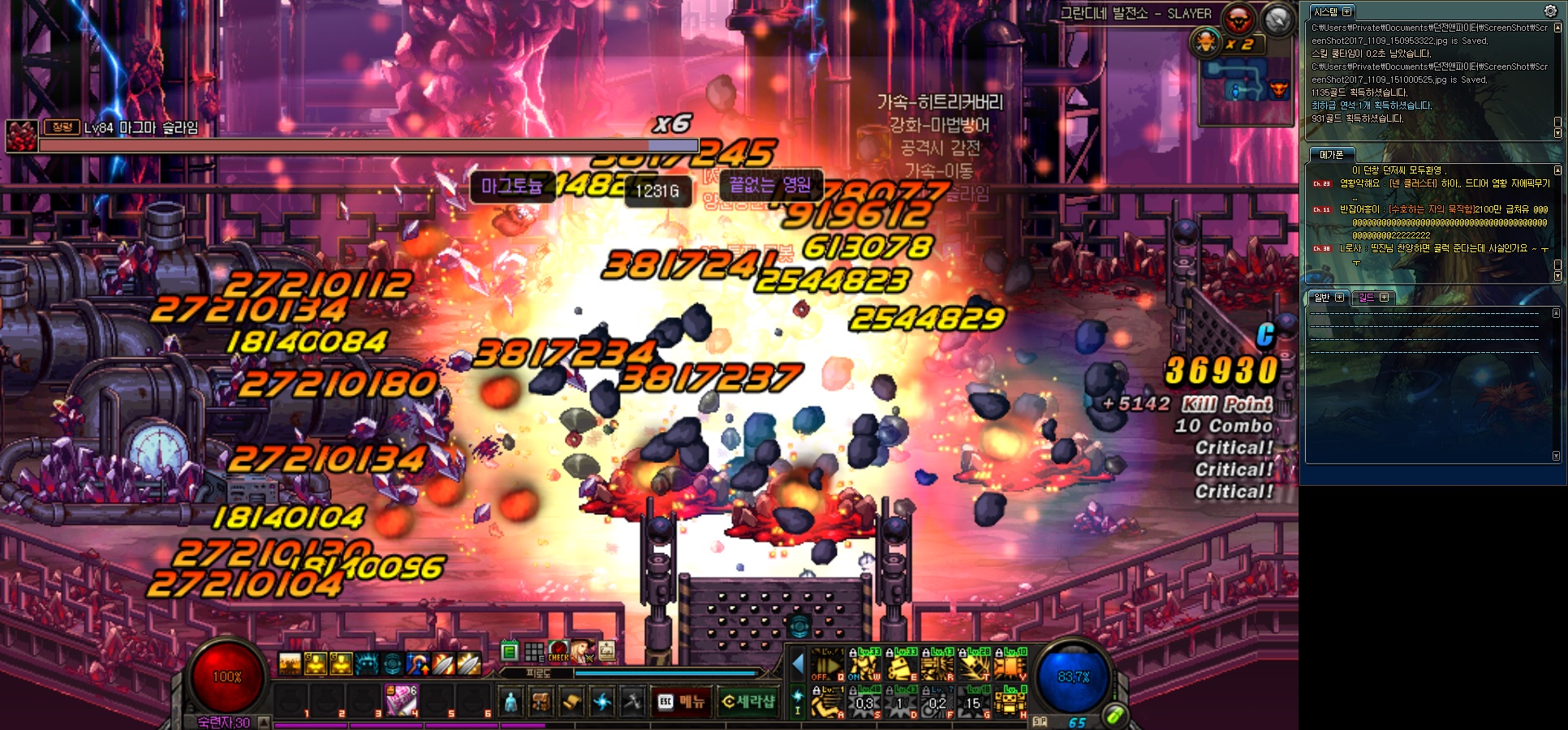Activate the mech skill marked ON

[x=865, y=665]
